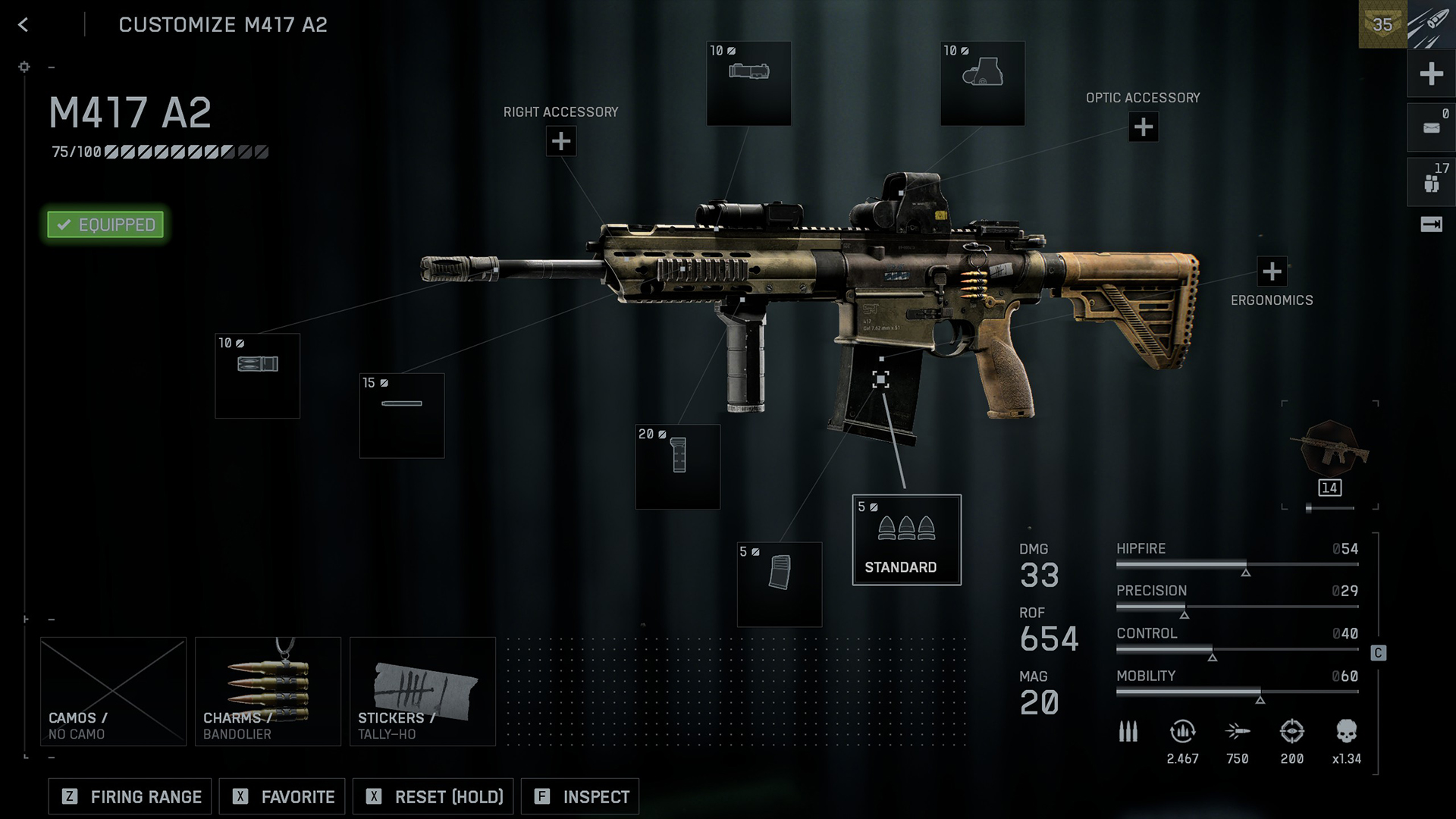Screen dimensions: 1456x819
Task: Open Charms tile showing Bandolier
Action: [x=268, y=691]
